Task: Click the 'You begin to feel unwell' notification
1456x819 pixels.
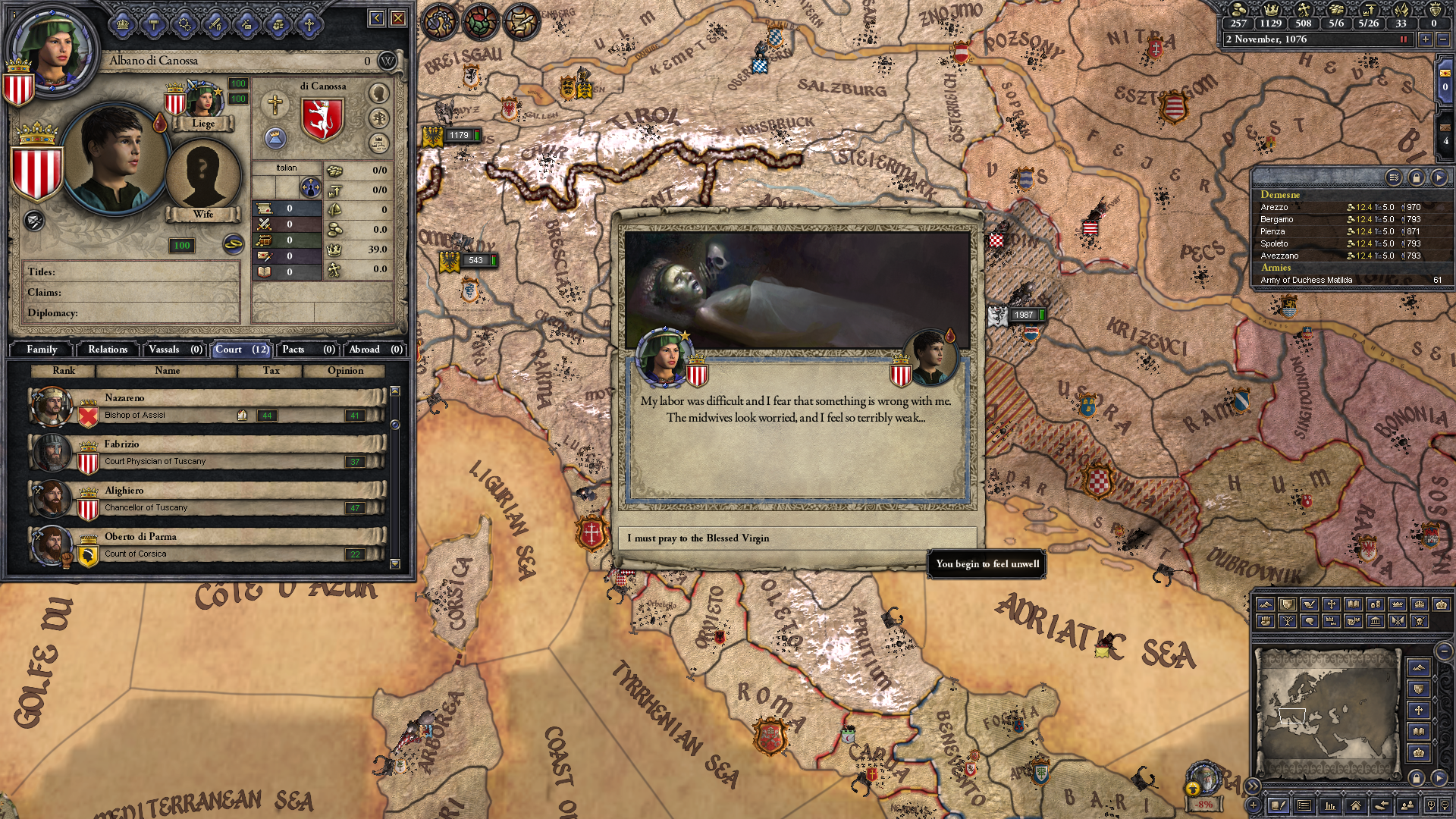Action: coord(986,565)
